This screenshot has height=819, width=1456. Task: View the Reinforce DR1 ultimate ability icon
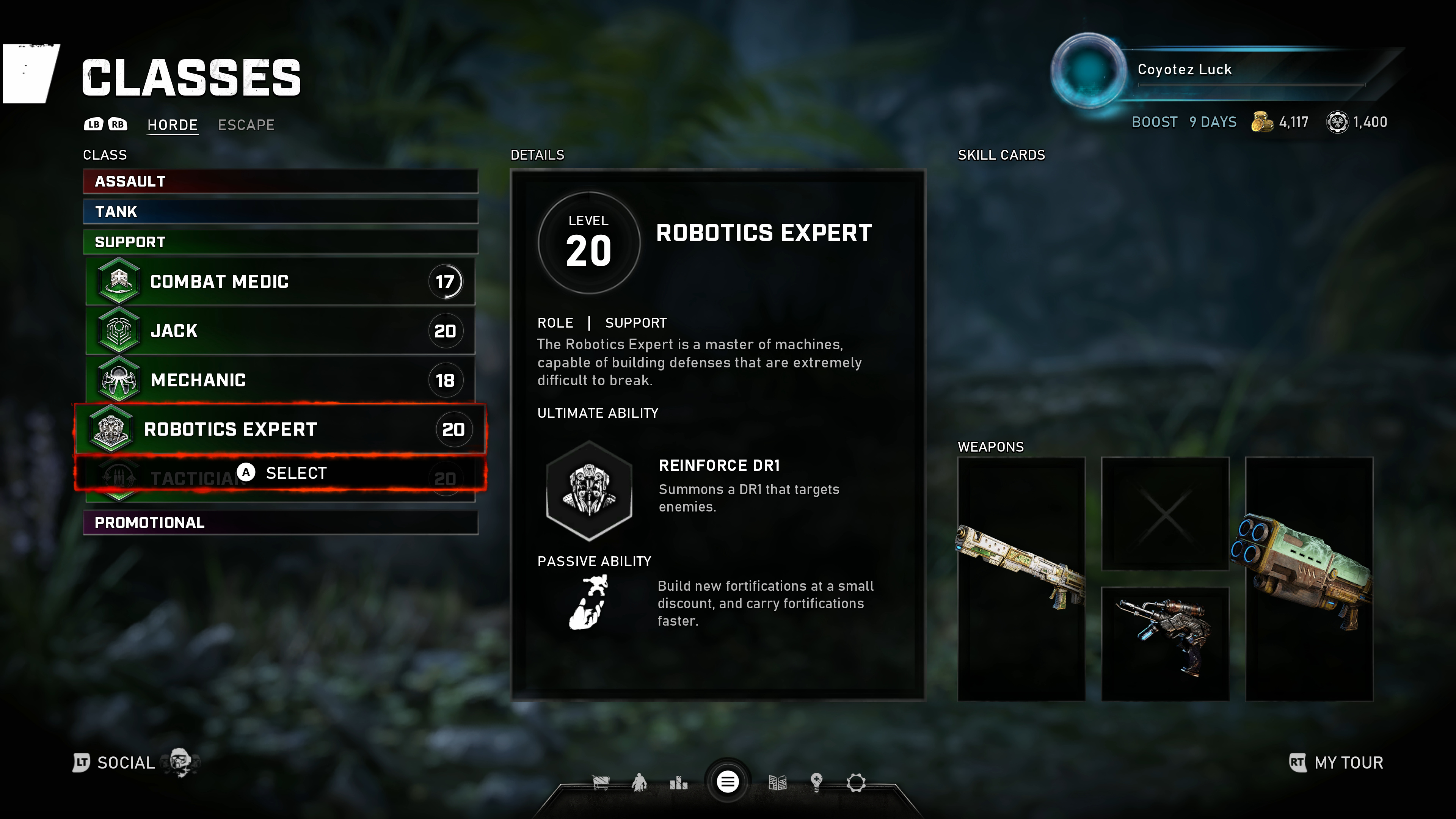pos(589,490)
